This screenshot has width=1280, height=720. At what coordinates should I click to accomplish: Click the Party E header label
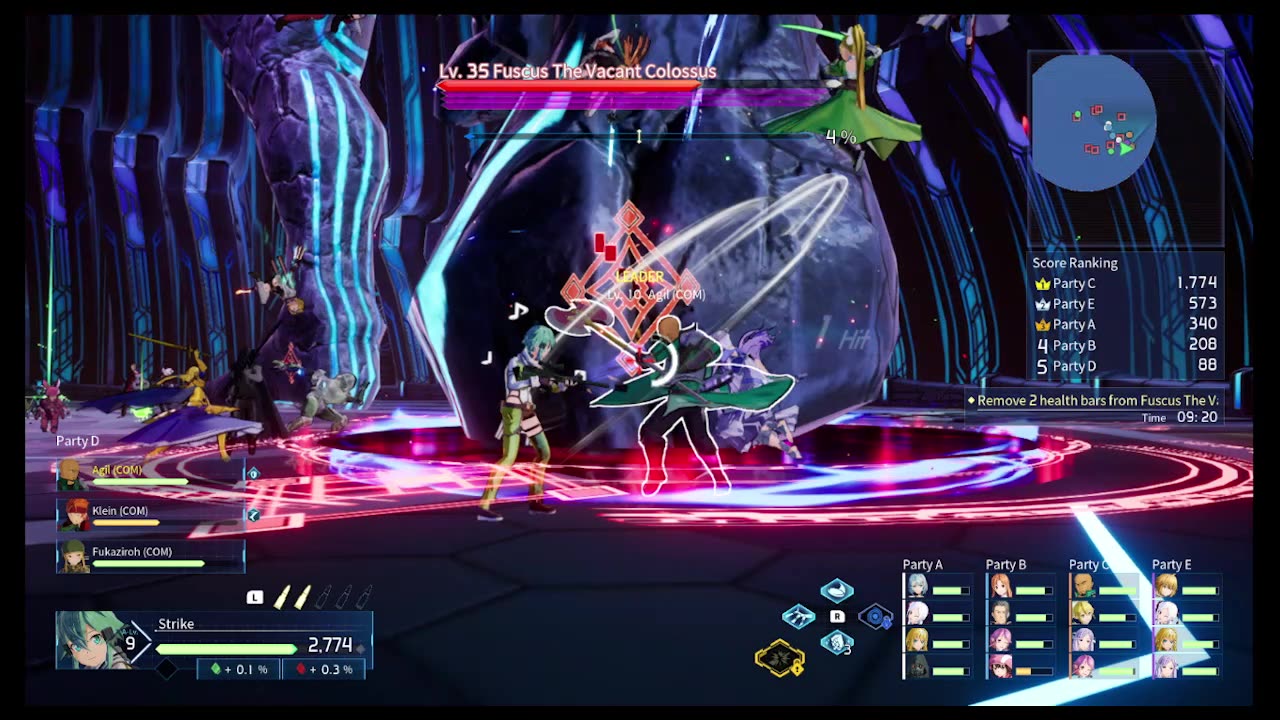click(1171, 565)
